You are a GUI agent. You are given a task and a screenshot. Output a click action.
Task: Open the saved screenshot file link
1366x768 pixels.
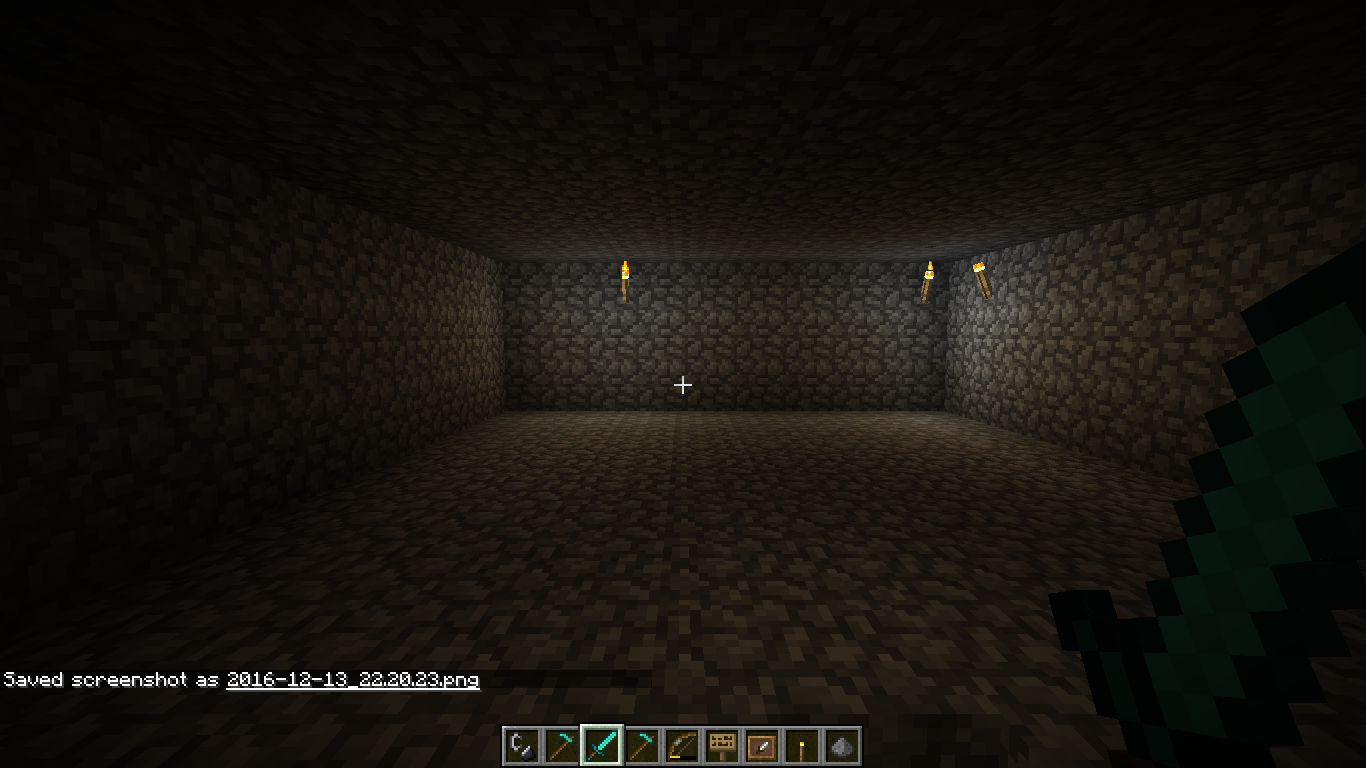click(x=352, y=680)
